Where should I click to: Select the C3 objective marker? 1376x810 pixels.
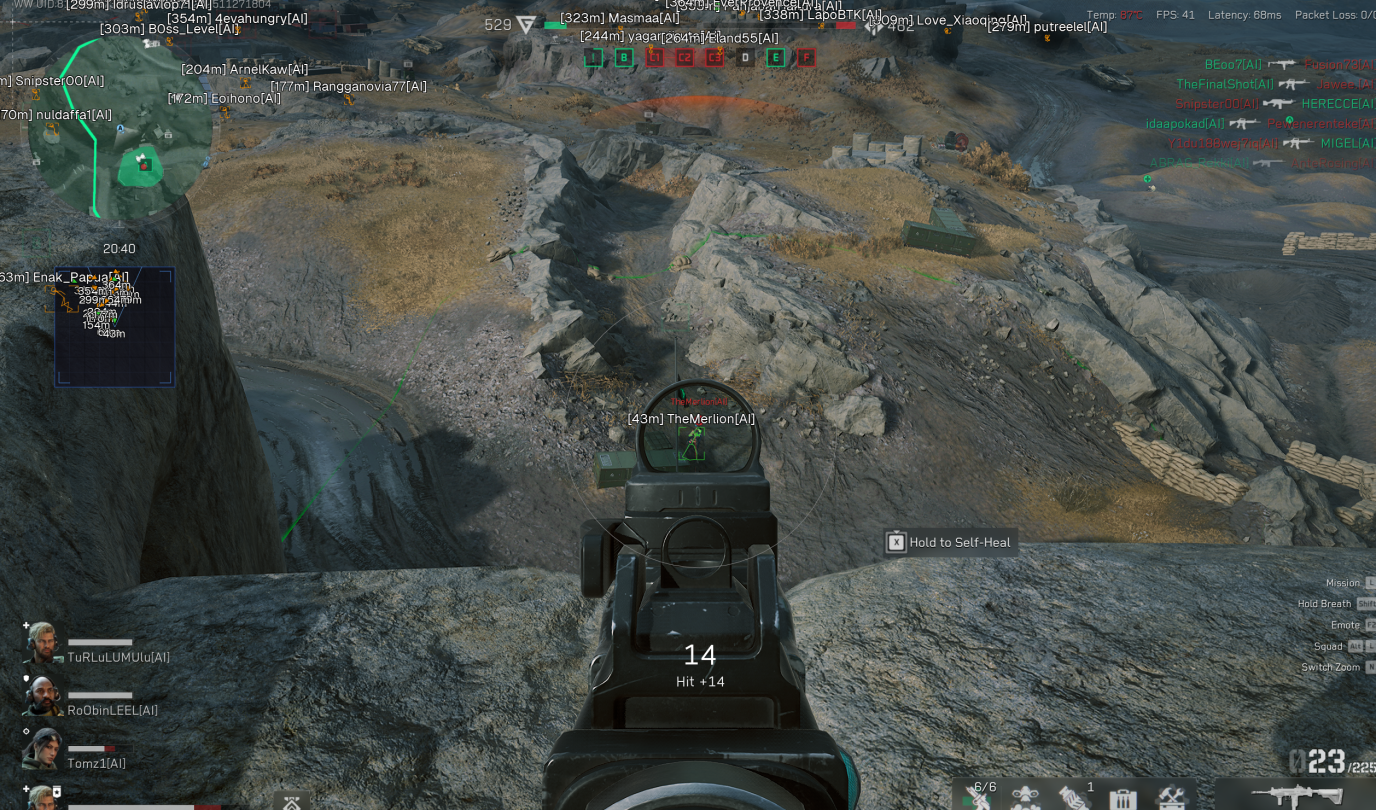pos(714,58)
